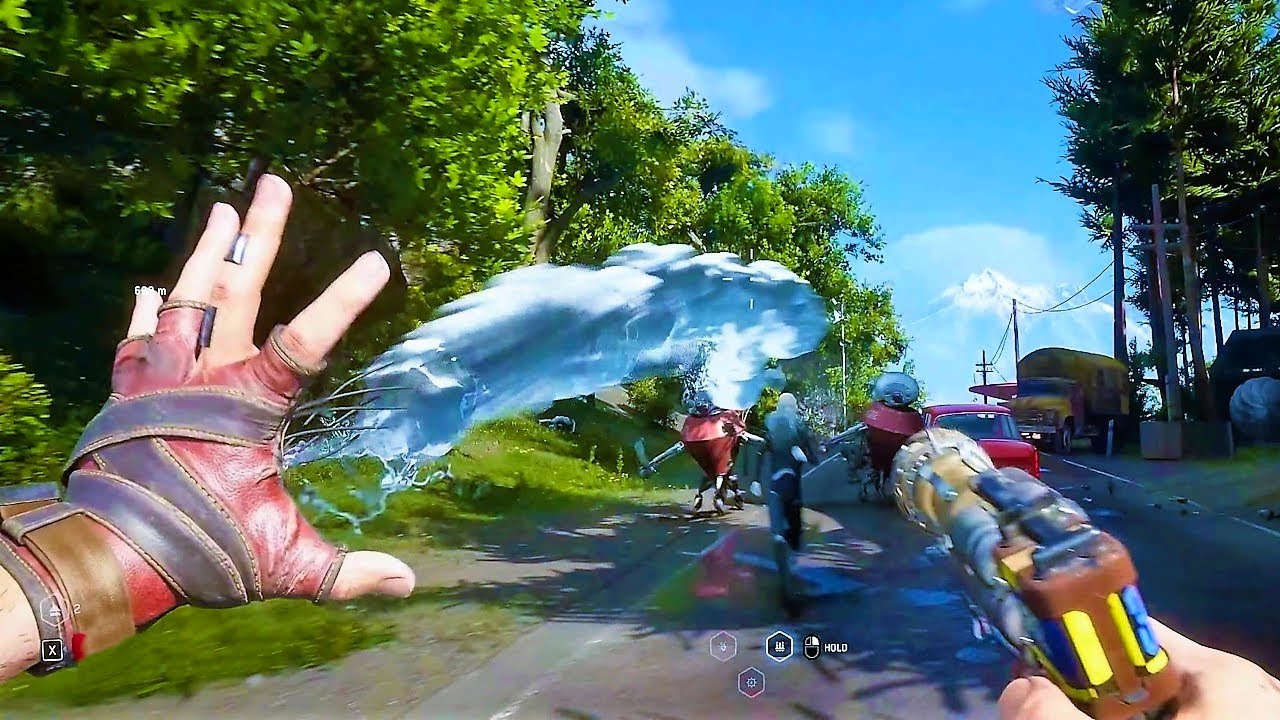Viewport: 1280px width, 720px height.
Task: Click the X key prompt box
Action: pos(53,649)
